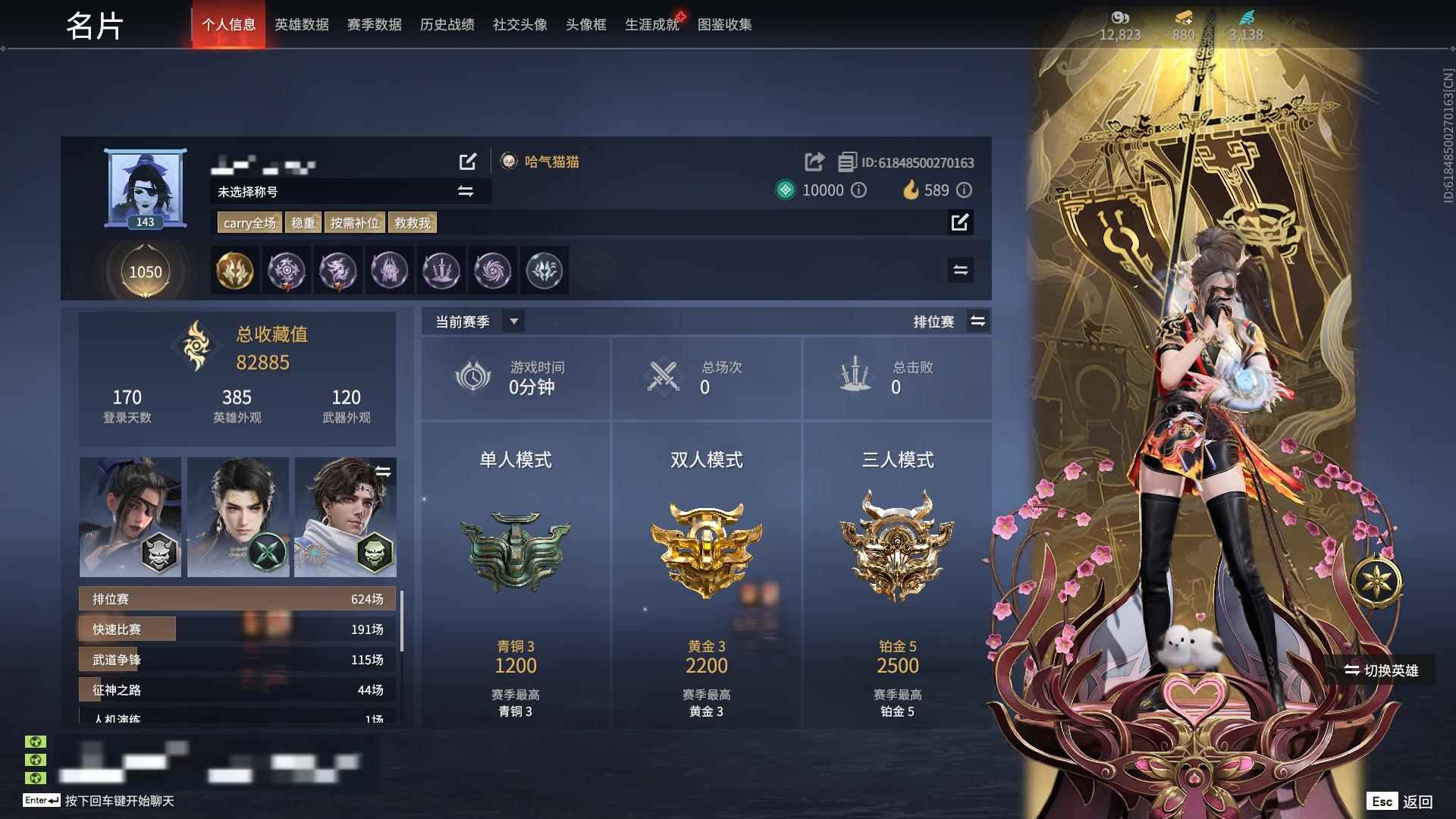1456x819 pixels.
Task: Select the first golden hero emblem medal
Action: click(x=235, y=271)
